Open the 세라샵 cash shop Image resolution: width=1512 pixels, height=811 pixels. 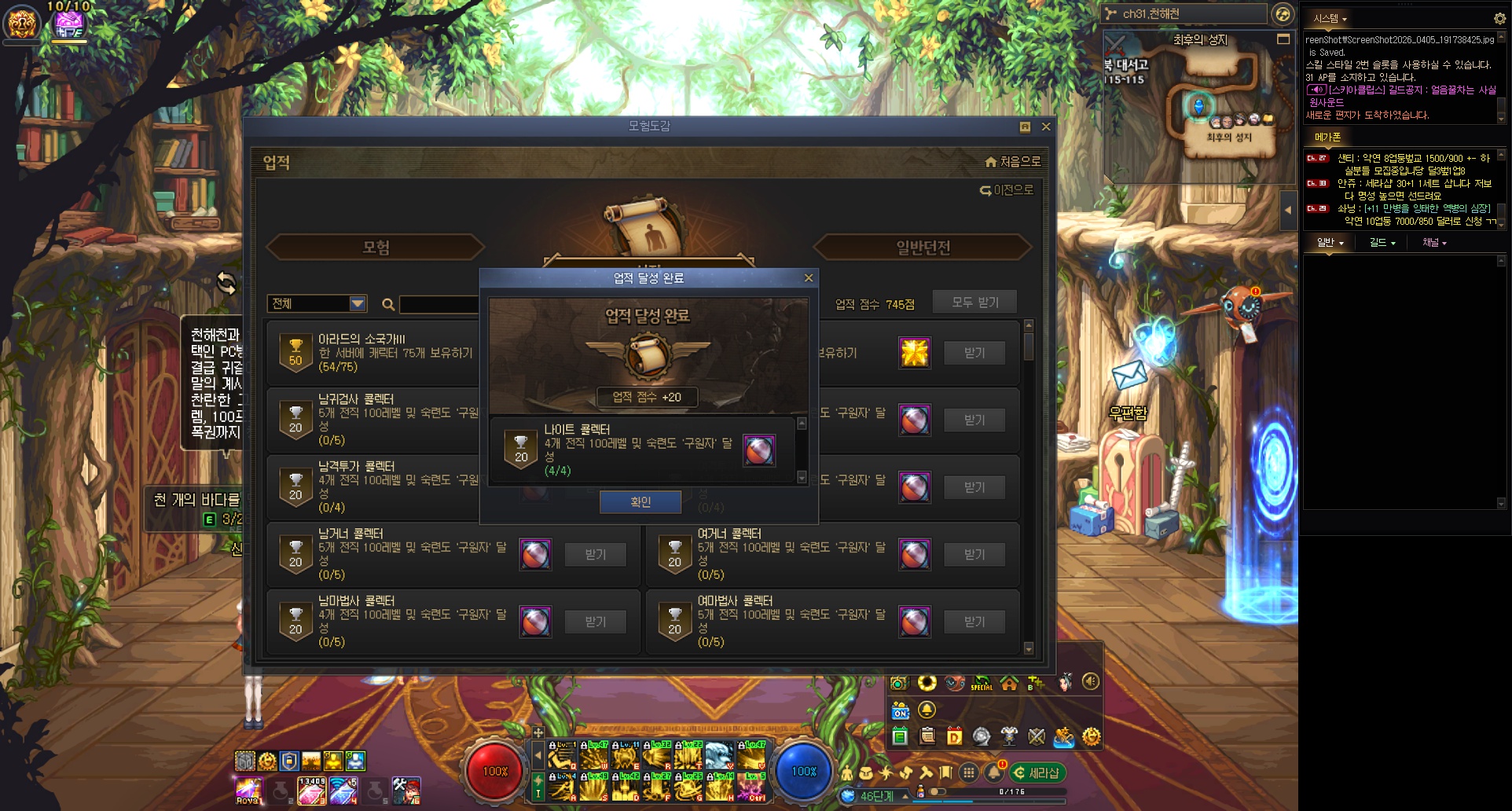pos(1037,773)
